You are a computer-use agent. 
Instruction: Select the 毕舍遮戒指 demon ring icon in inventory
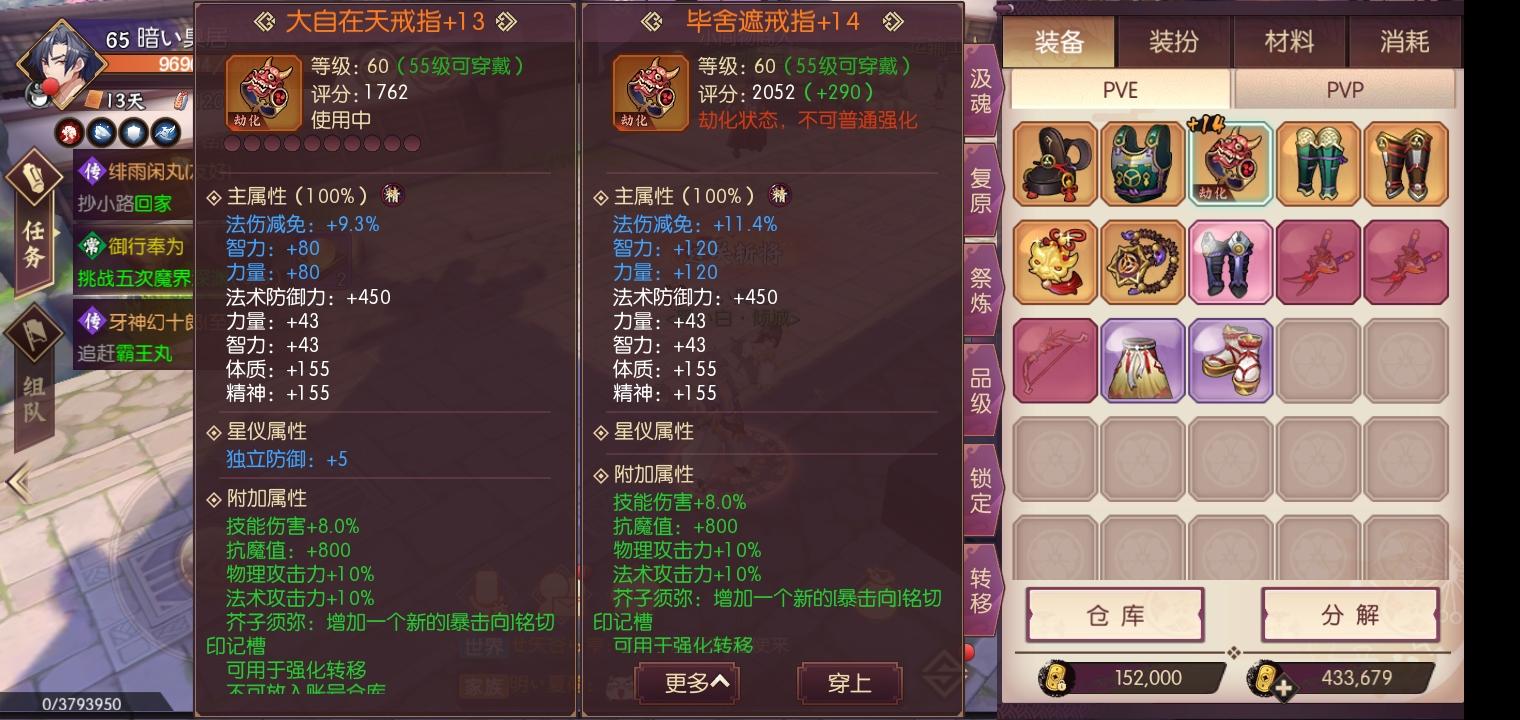pyautogui.click(x=1231, y=162)
